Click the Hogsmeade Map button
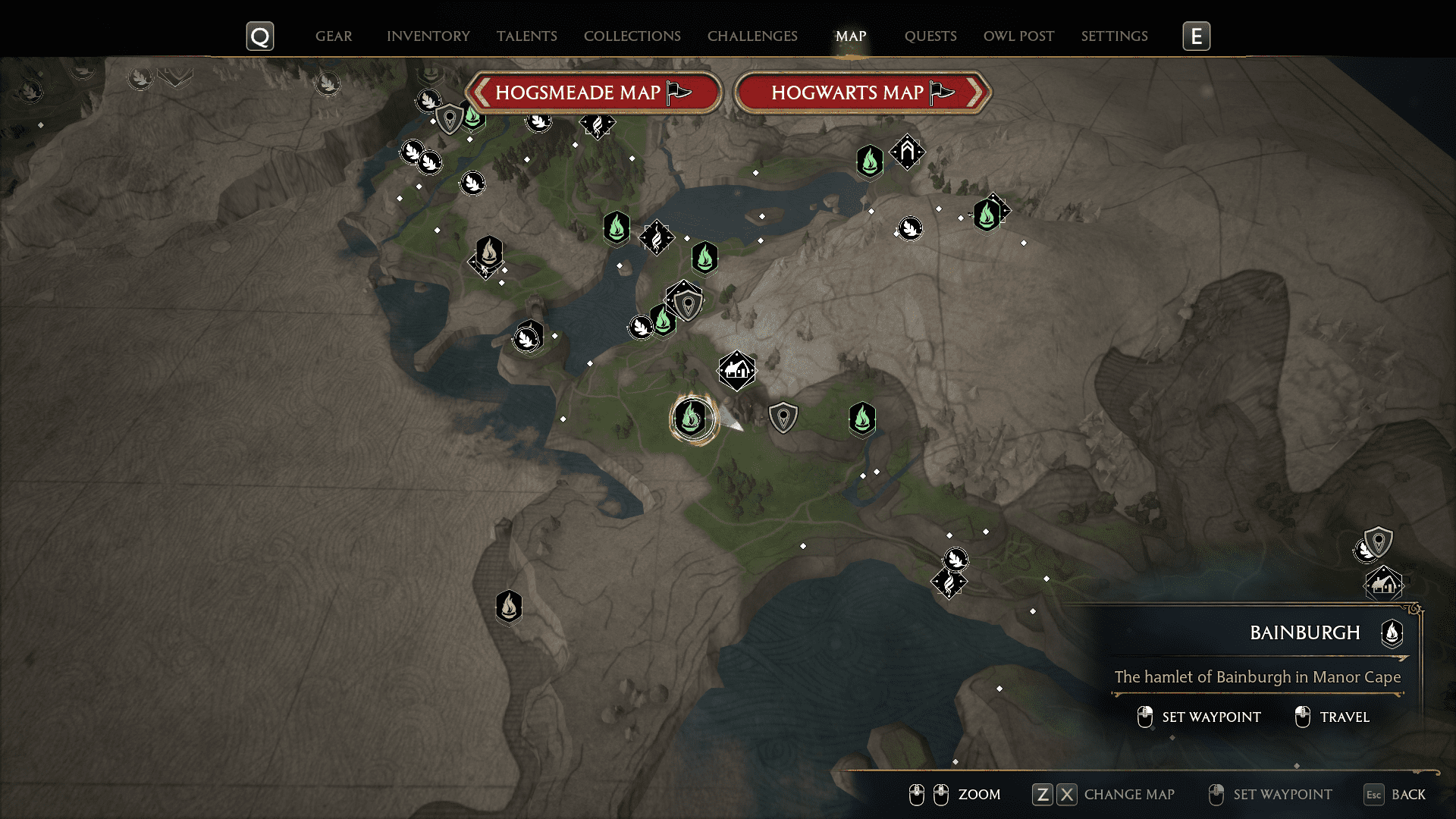Image resolution: width=1456 pixels, height=819 pixels. [595, 93]
